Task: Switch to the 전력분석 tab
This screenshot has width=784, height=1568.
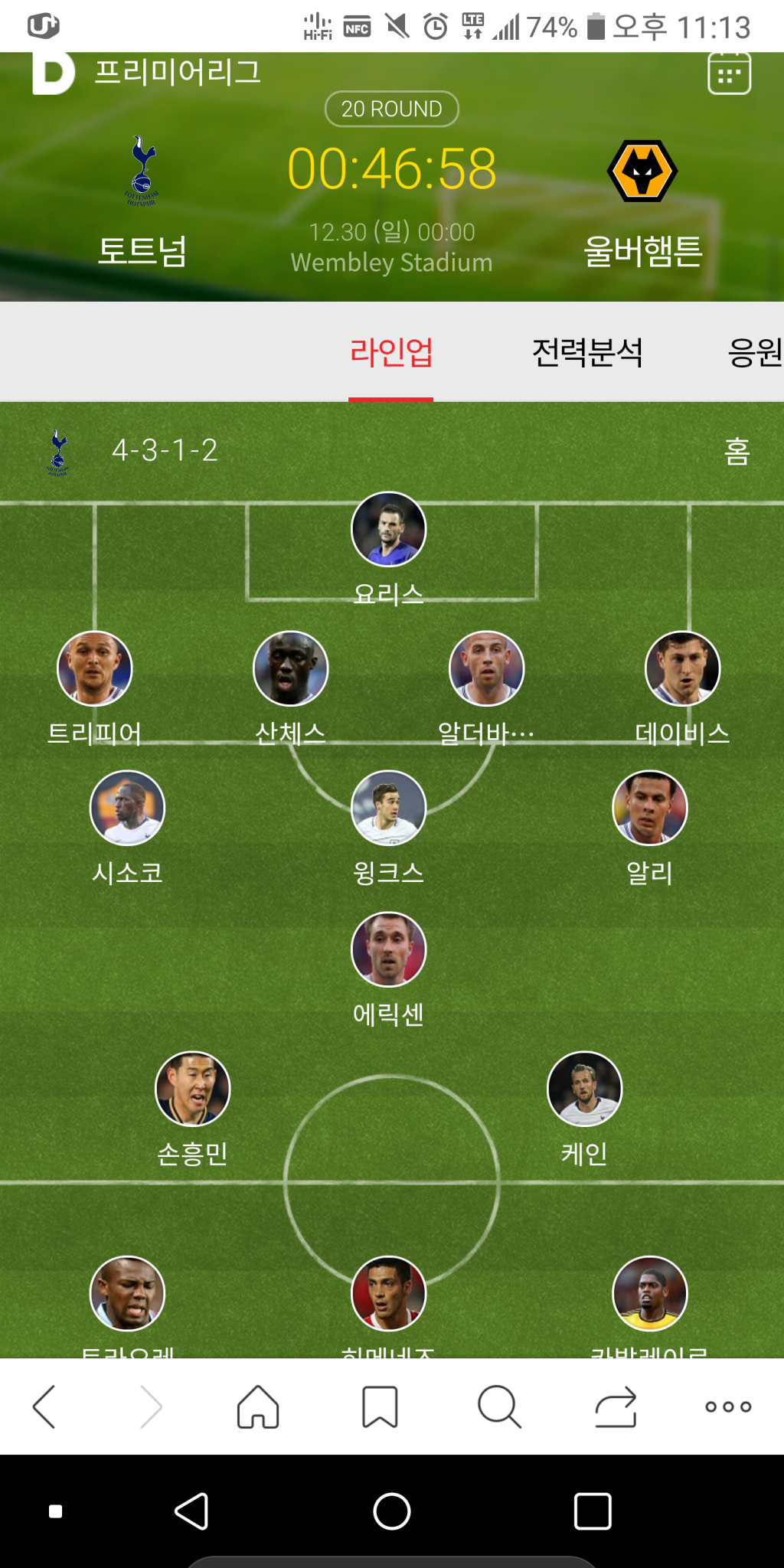Action: 587,352
